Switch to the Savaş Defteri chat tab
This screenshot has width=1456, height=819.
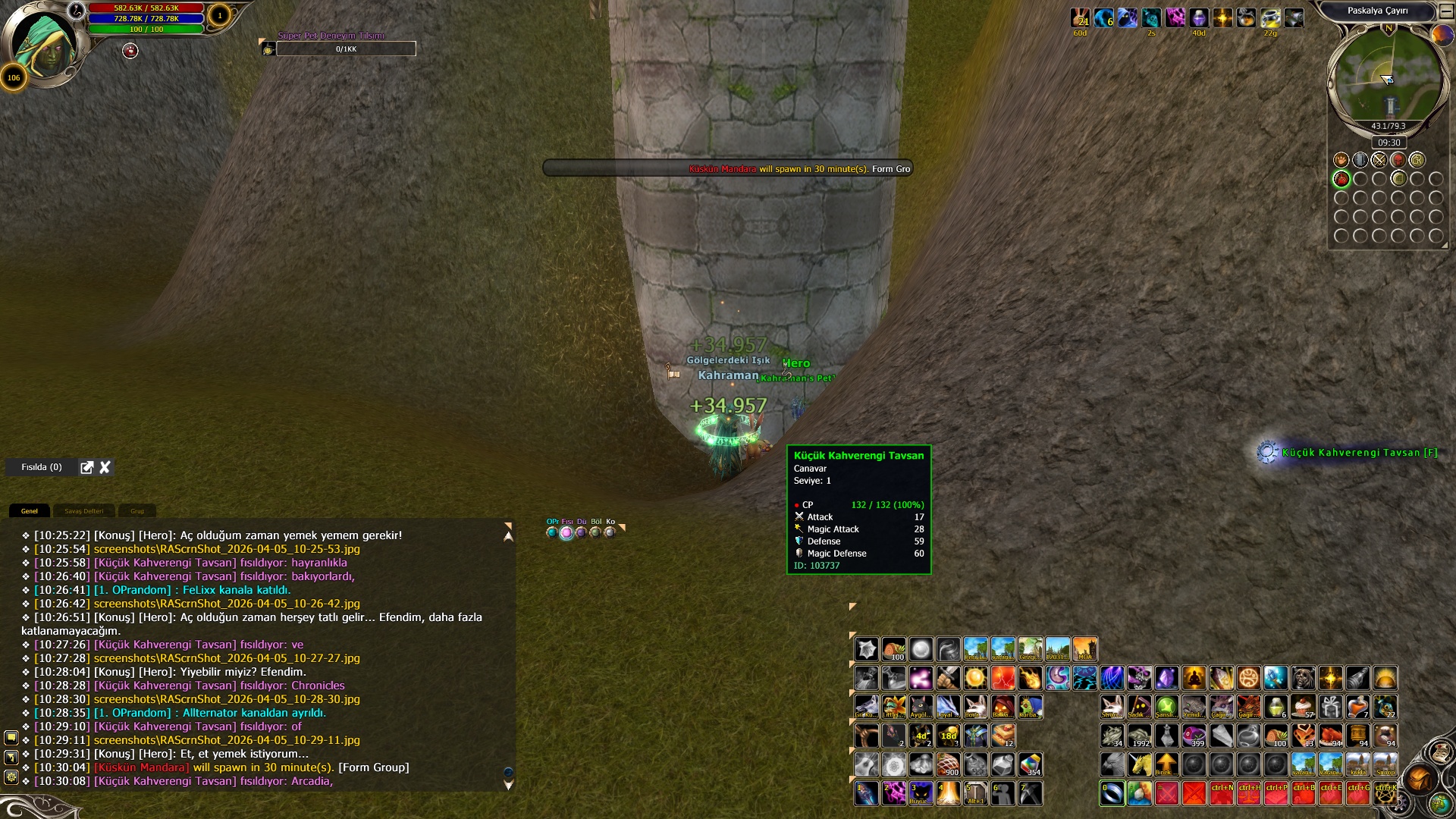pos(83,511)
